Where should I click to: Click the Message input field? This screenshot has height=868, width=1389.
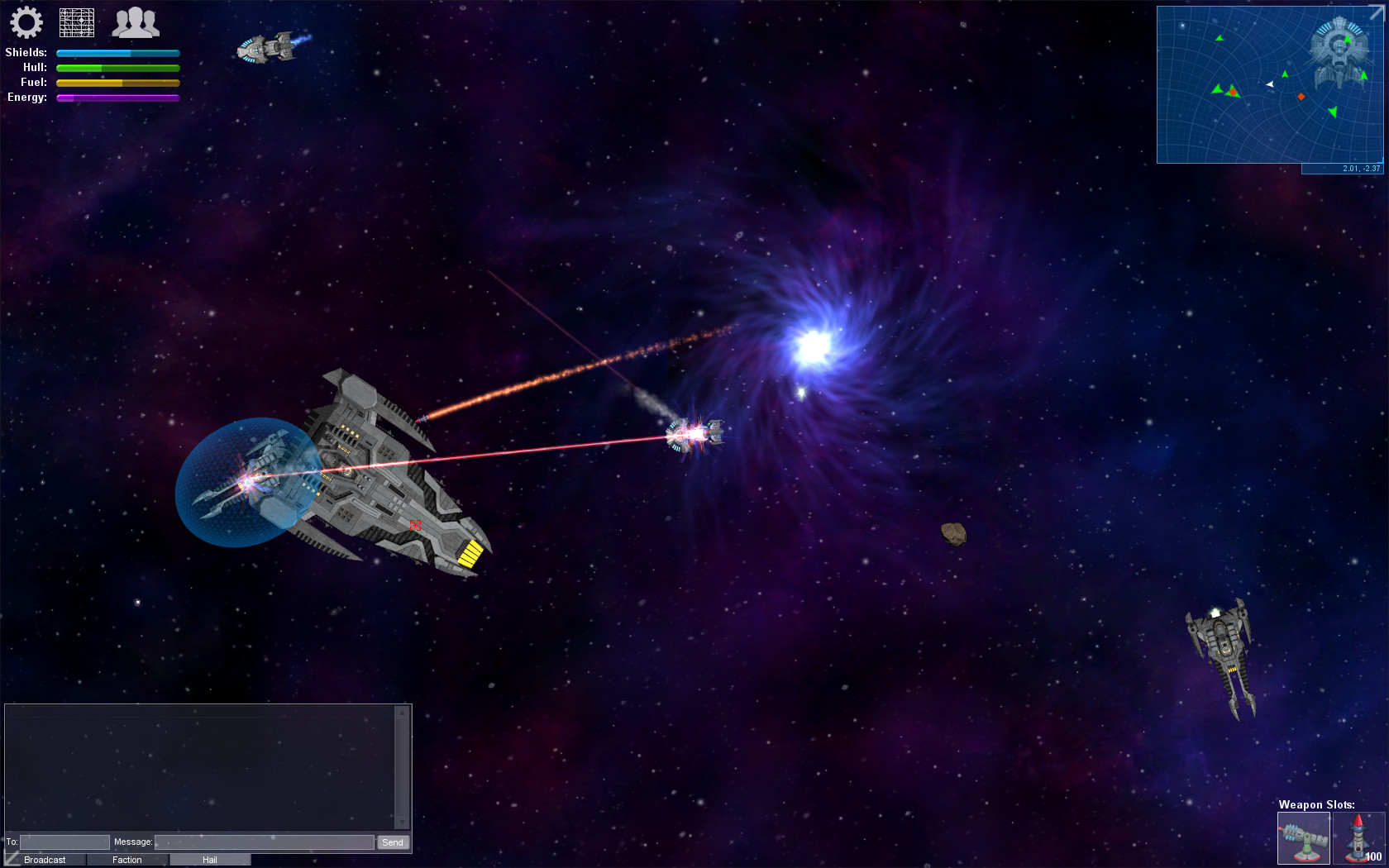(x=263, y=842)
